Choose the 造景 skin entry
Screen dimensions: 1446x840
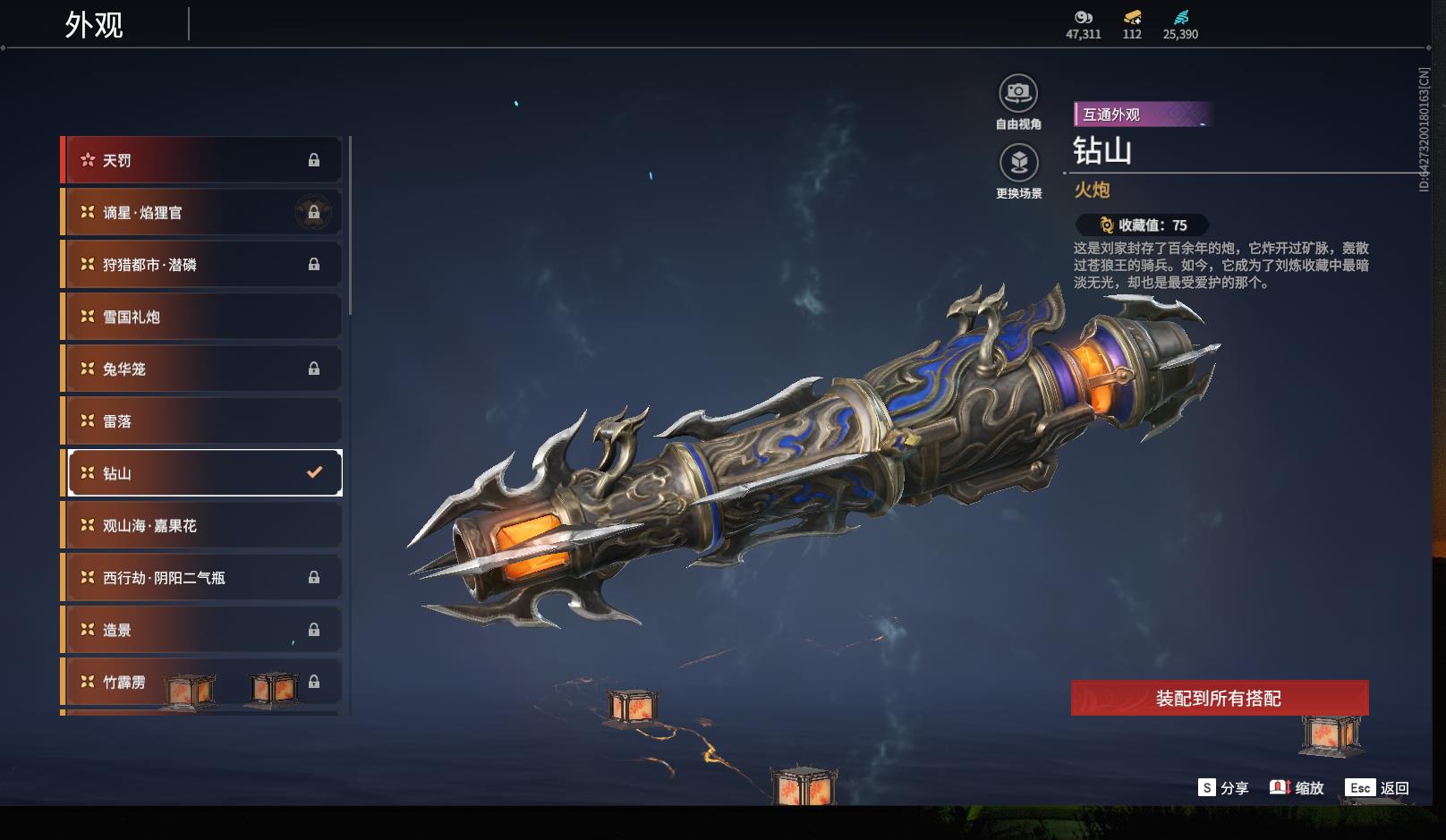[x=202, y=630]
